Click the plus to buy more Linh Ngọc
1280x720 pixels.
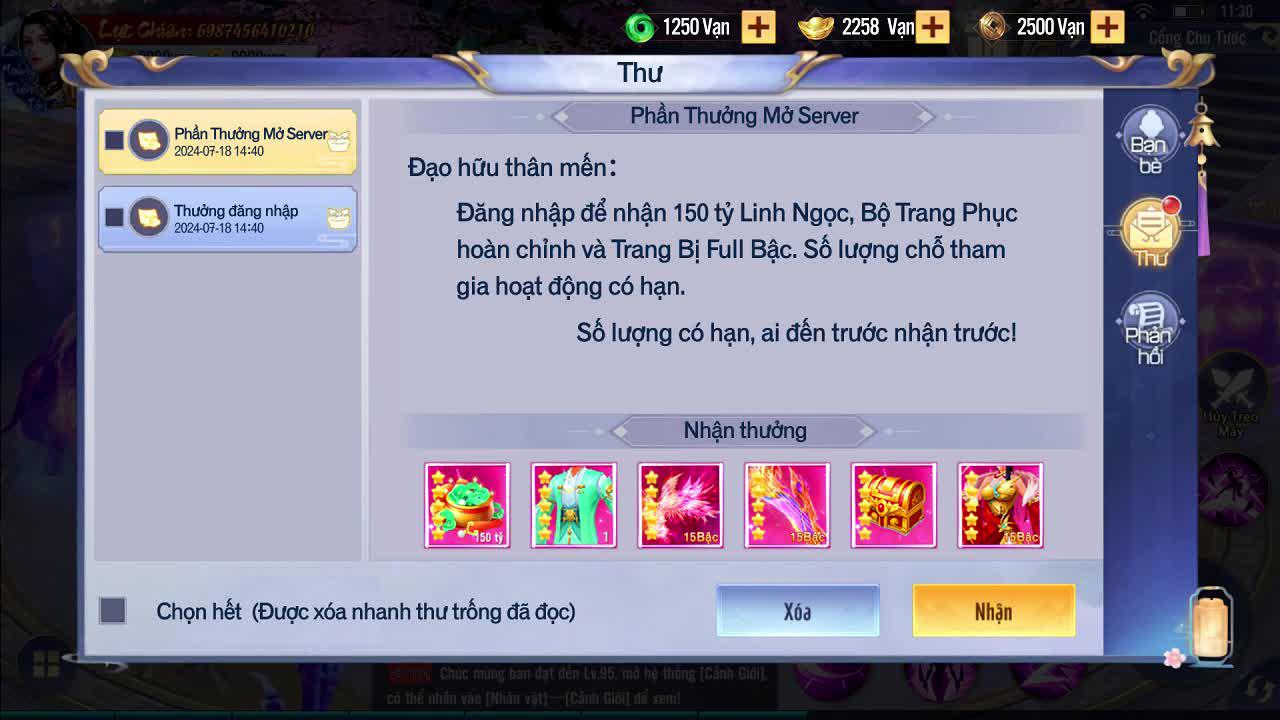click(x=759, y=27)
